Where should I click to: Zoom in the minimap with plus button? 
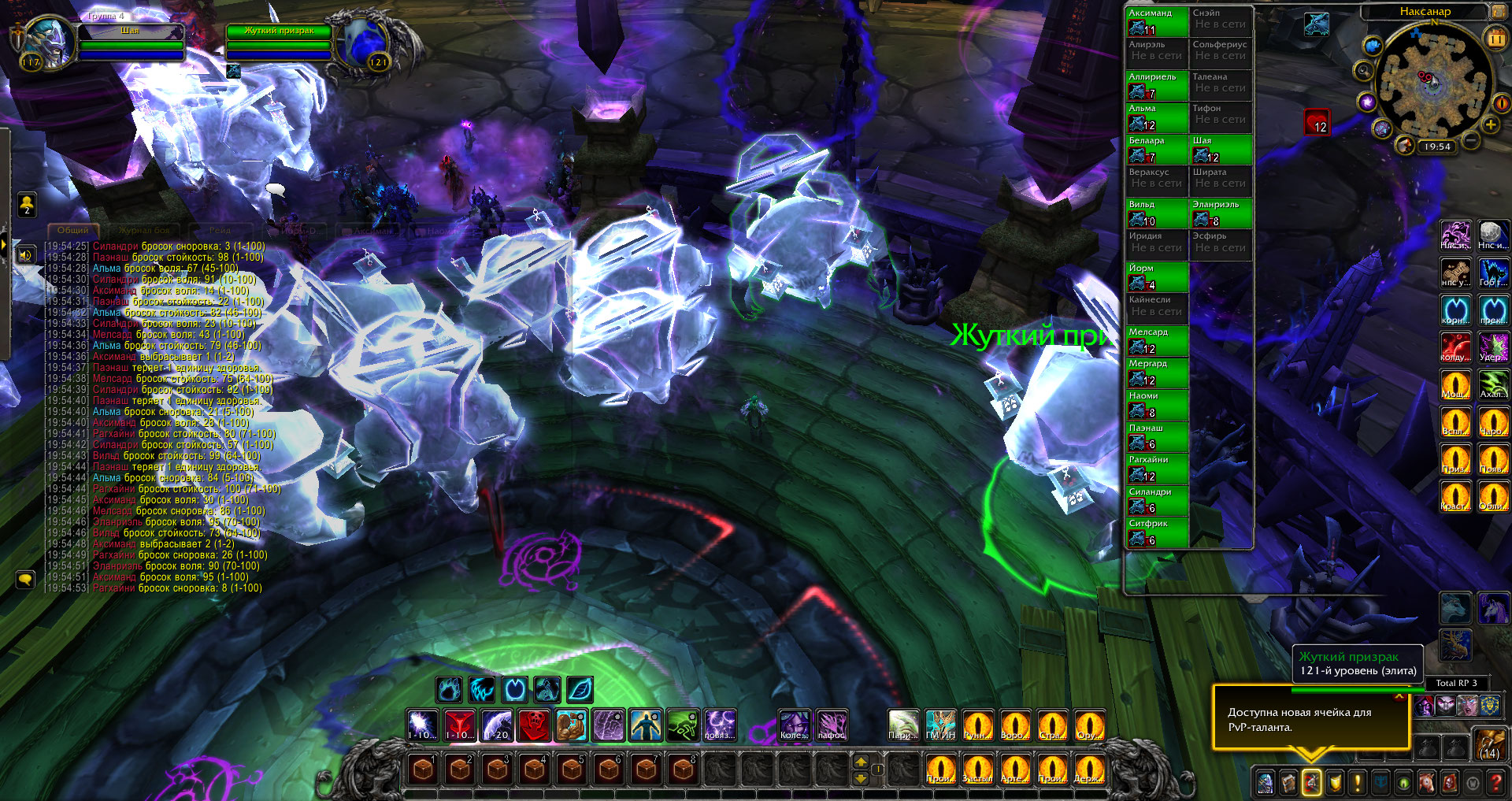(1490, 124)
